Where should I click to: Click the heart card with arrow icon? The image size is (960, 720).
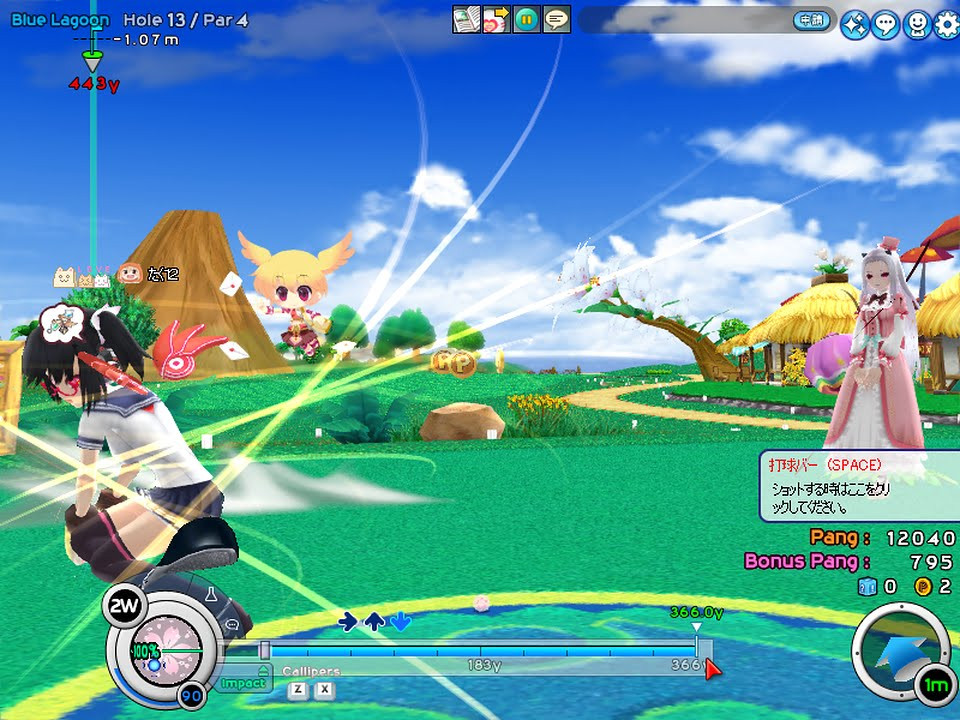(497, 19)
